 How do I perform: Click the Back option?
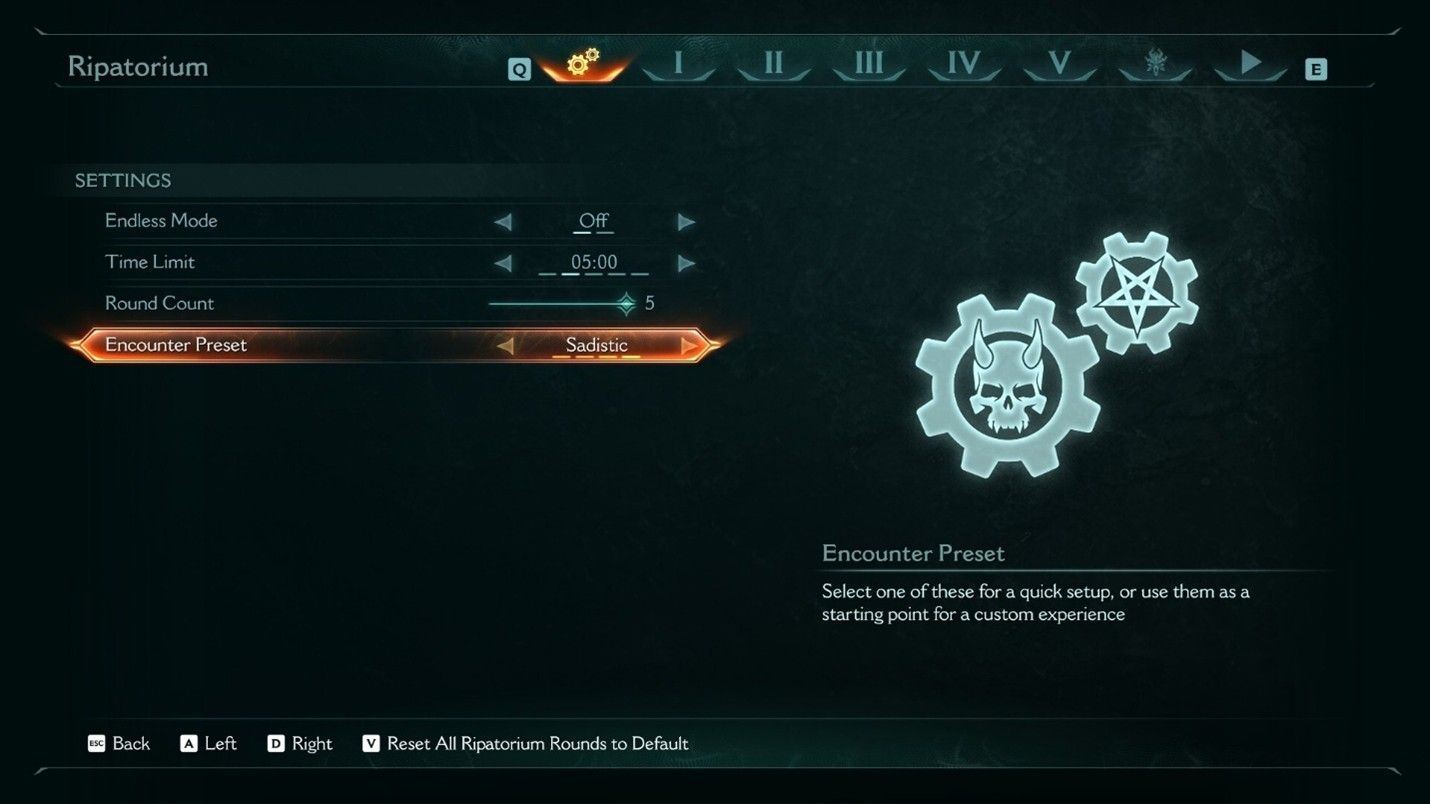pyautogui.click(x=131, y=743)
